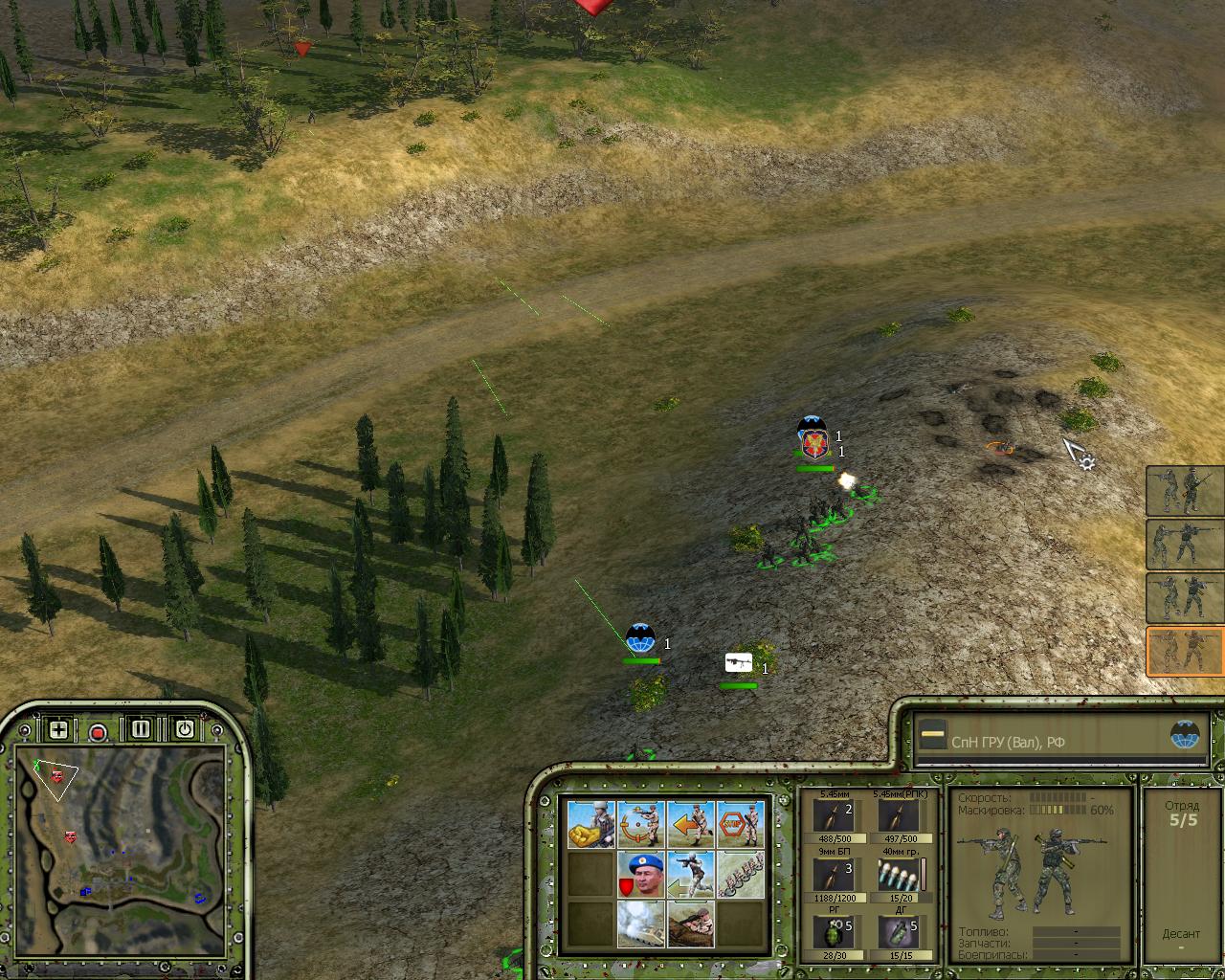
Task: Use the smoke screen ability icon
Action: [x=640, y=923]
